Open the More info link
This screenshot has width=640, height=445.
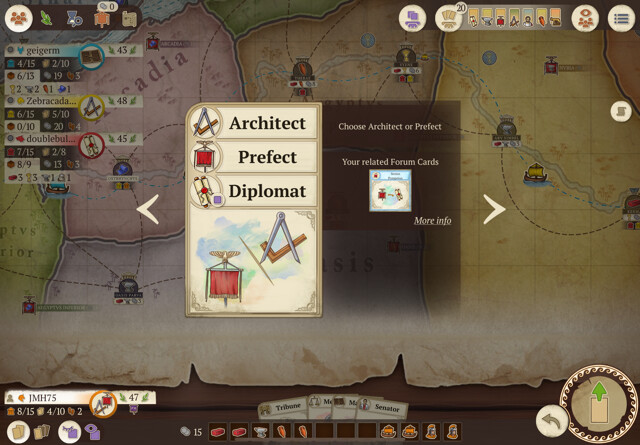click(x=432, y=220)
